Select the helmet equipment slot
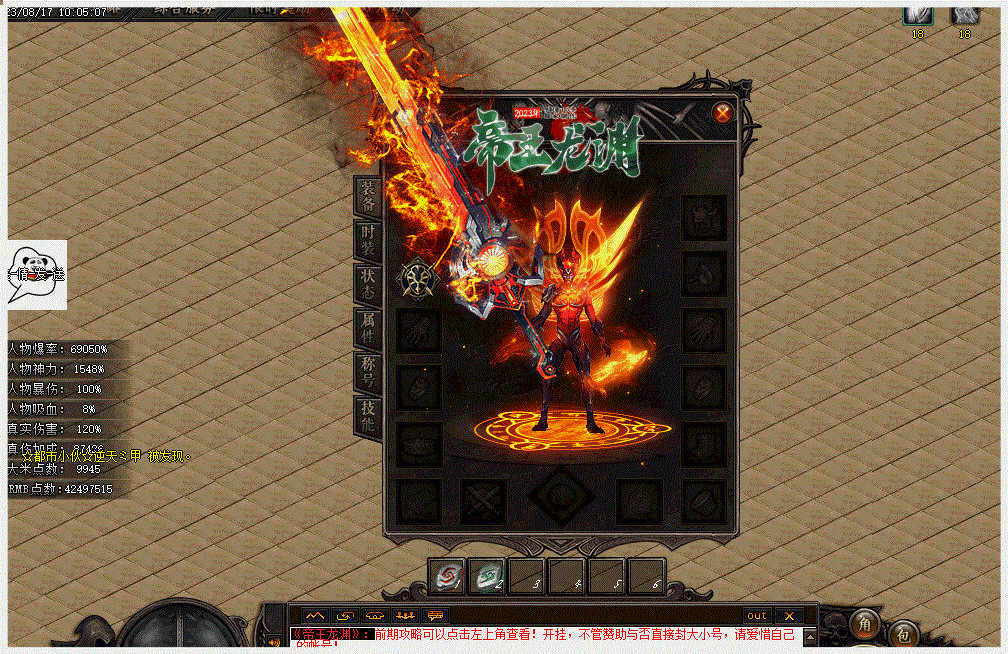1008x654 pixels. click(x=703, y=217)
